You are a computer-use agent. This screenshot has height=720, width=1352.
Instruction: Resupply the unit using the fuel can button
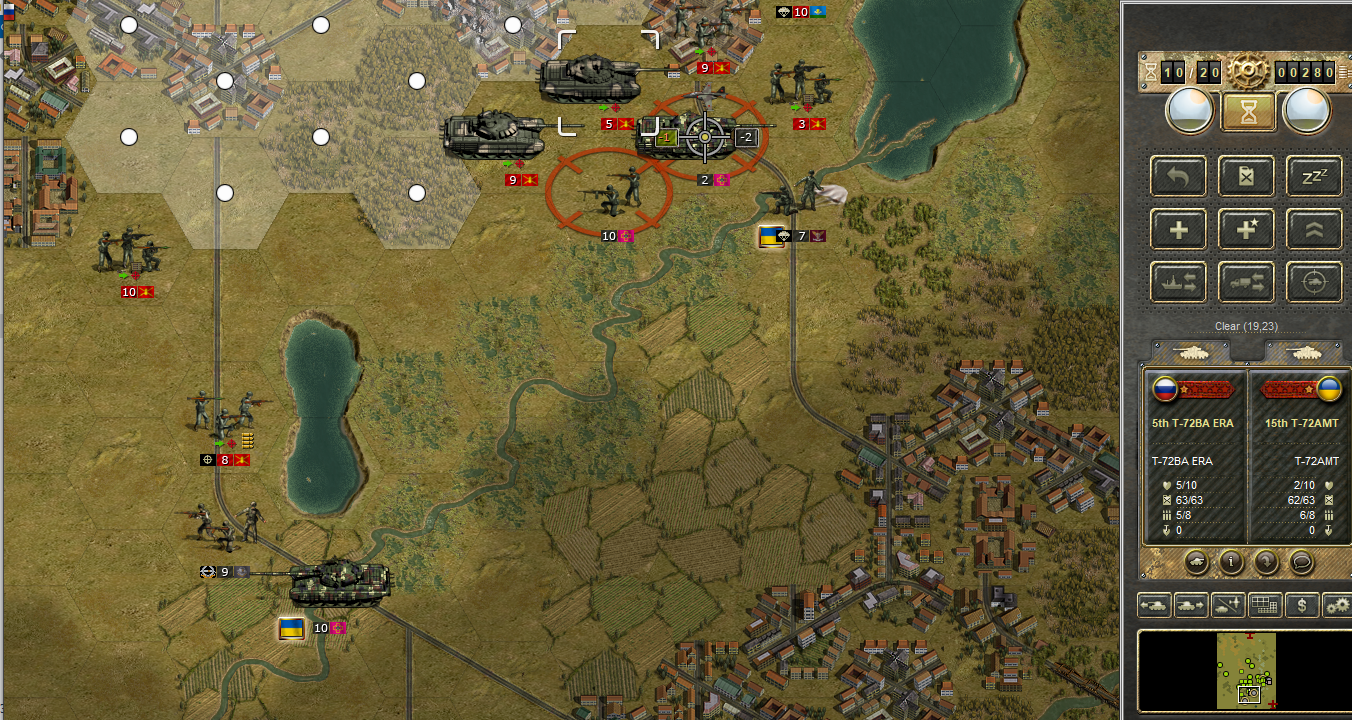(1247, 177)
